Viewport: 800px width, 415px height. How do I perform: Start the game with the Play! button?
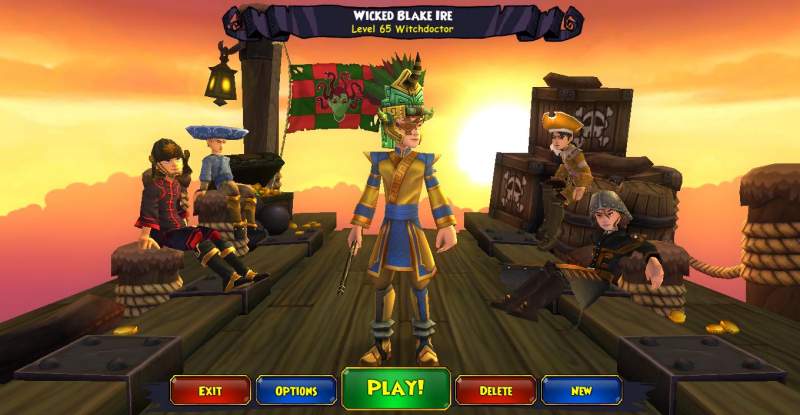(x=396, y=388)
